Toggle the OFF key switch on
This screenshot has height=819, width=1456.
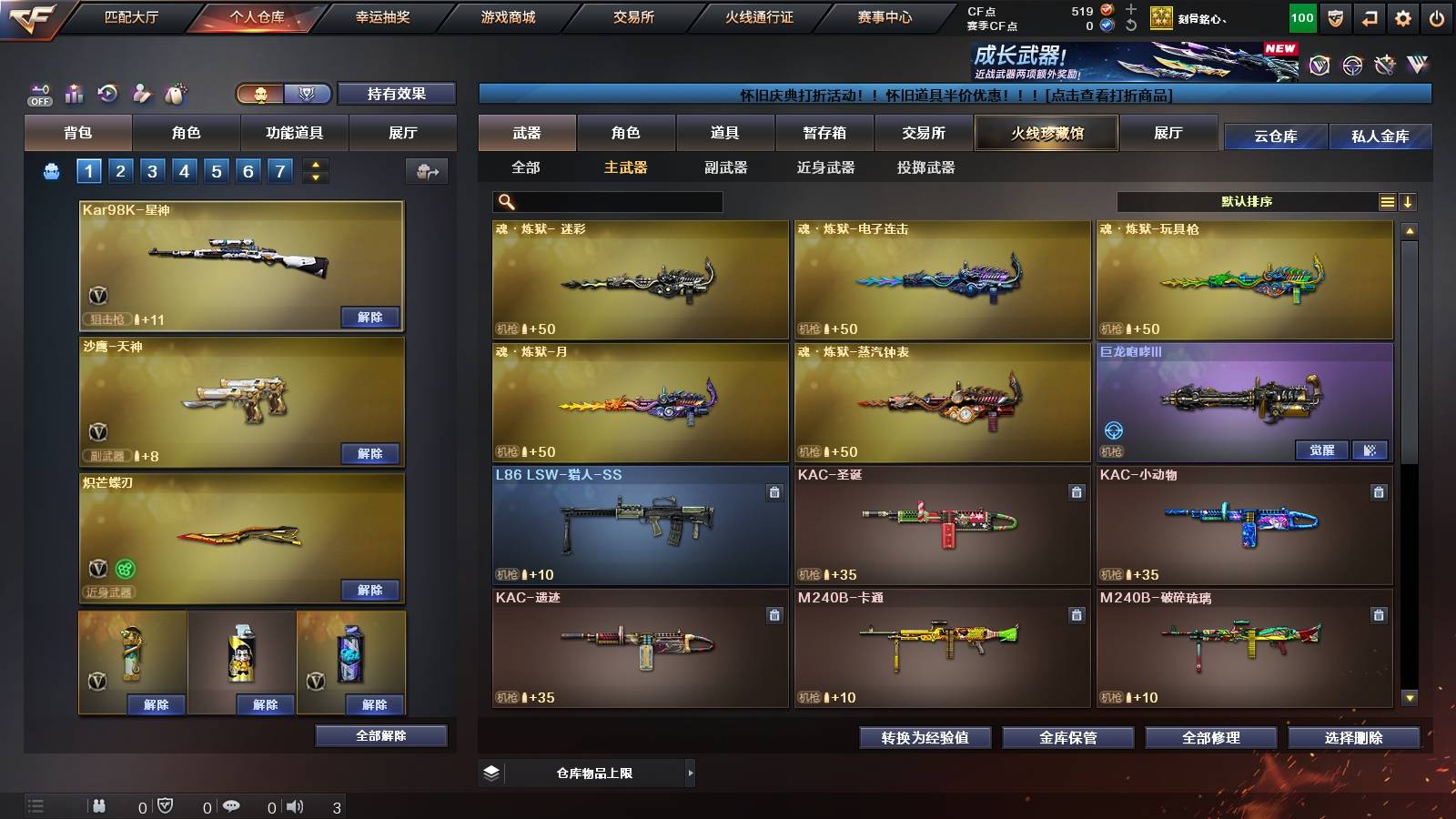[40, 99]
